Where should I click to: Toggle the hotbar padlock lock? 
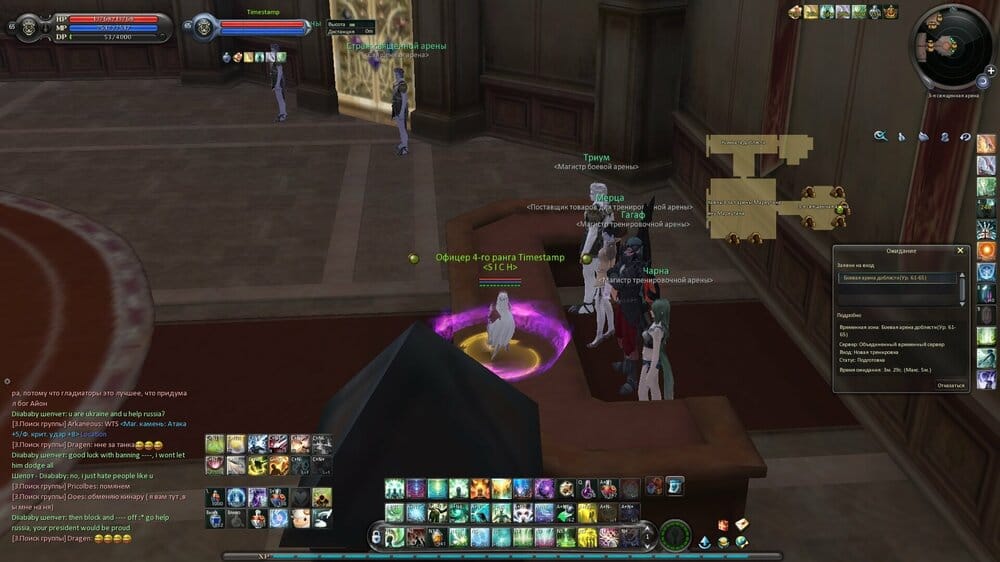coord(376,538)
